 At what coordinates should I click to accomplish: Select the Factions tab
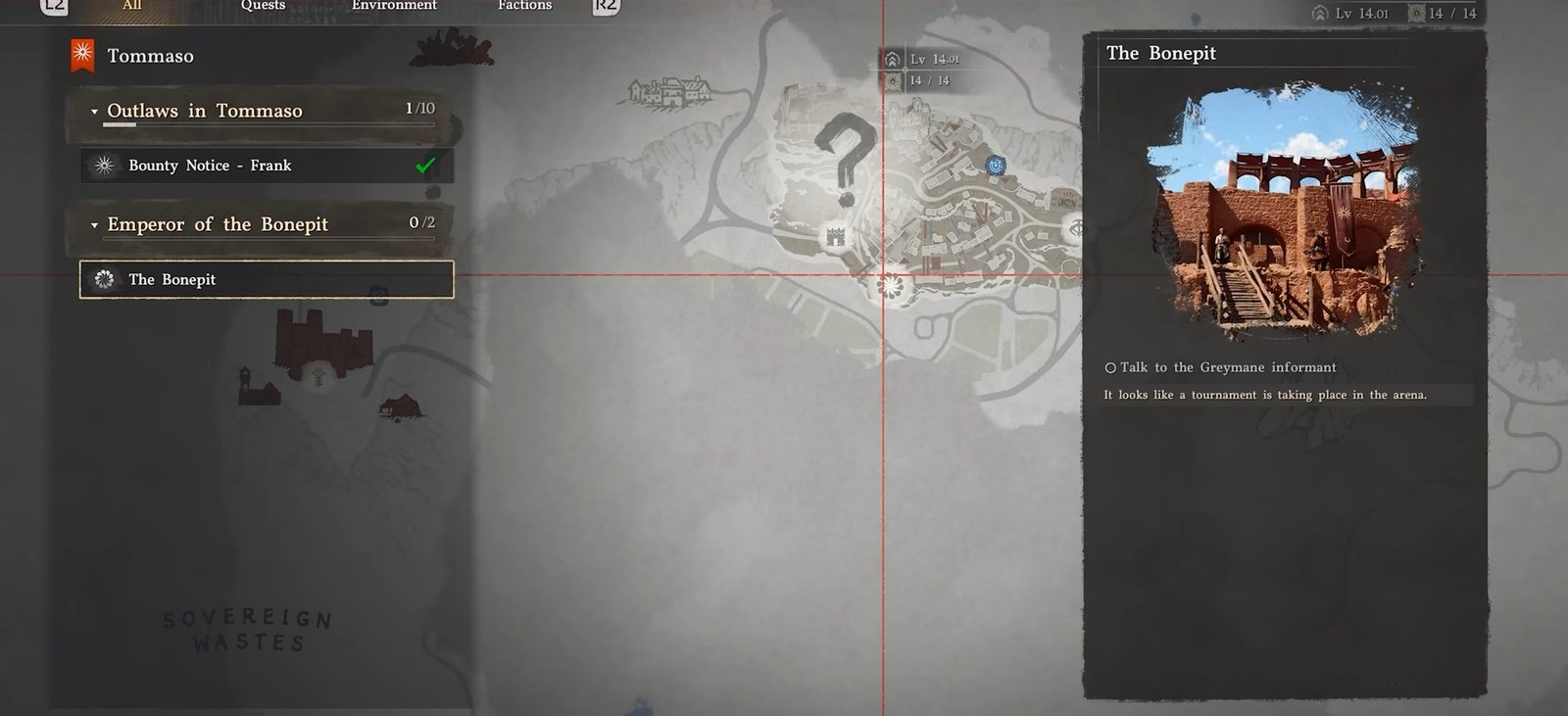click(x=524, y=6)
